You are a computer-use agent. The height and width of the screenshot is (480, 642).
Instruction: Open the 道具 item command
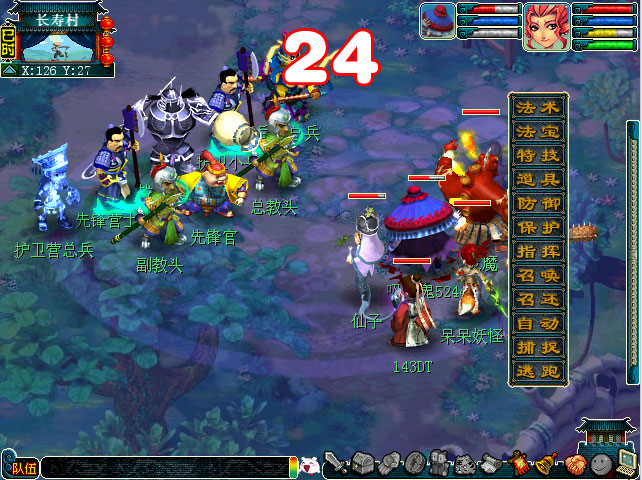(x=539, y=179)
